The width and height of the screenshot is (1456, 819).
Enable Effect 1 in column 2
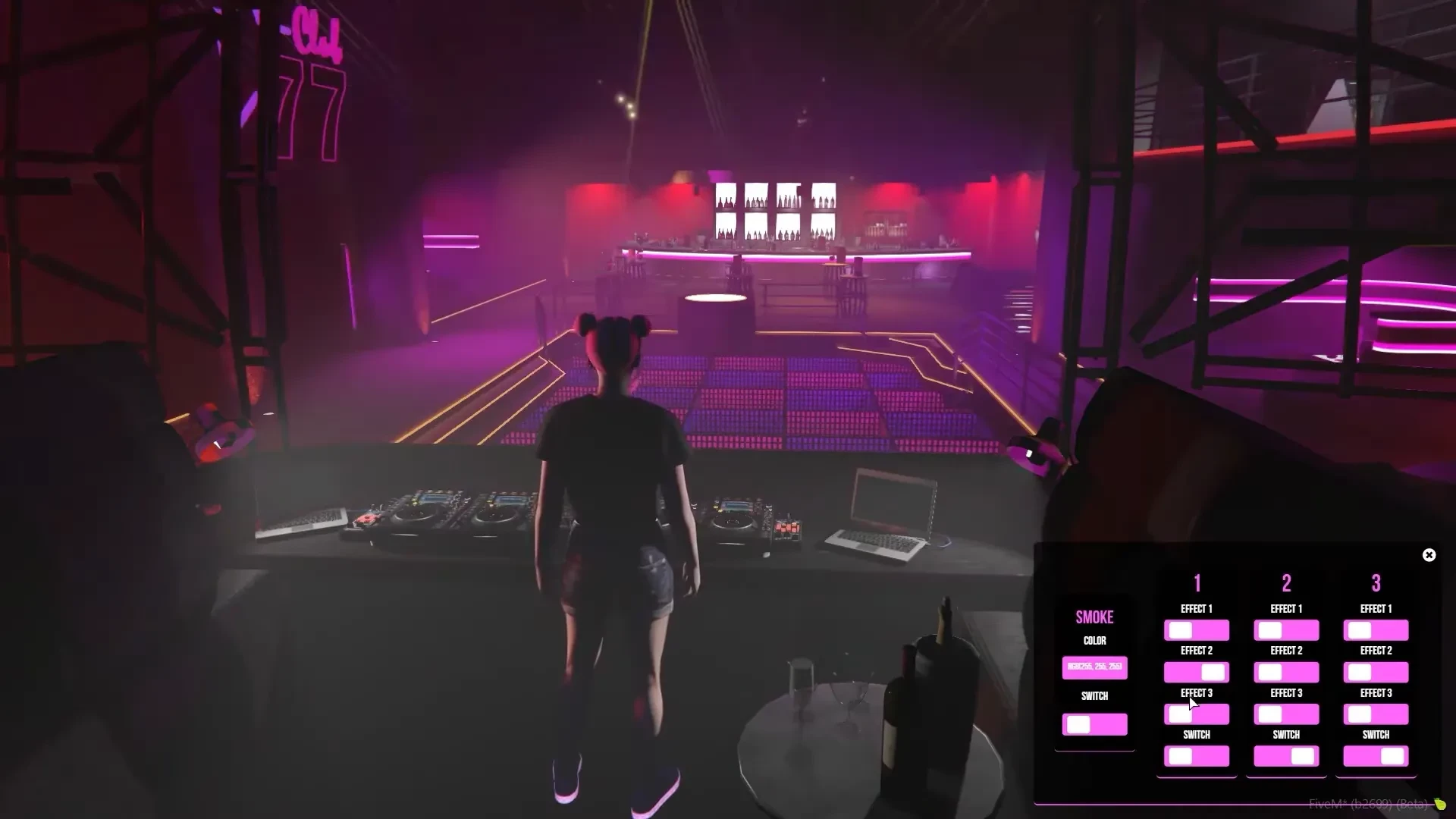1285,629
